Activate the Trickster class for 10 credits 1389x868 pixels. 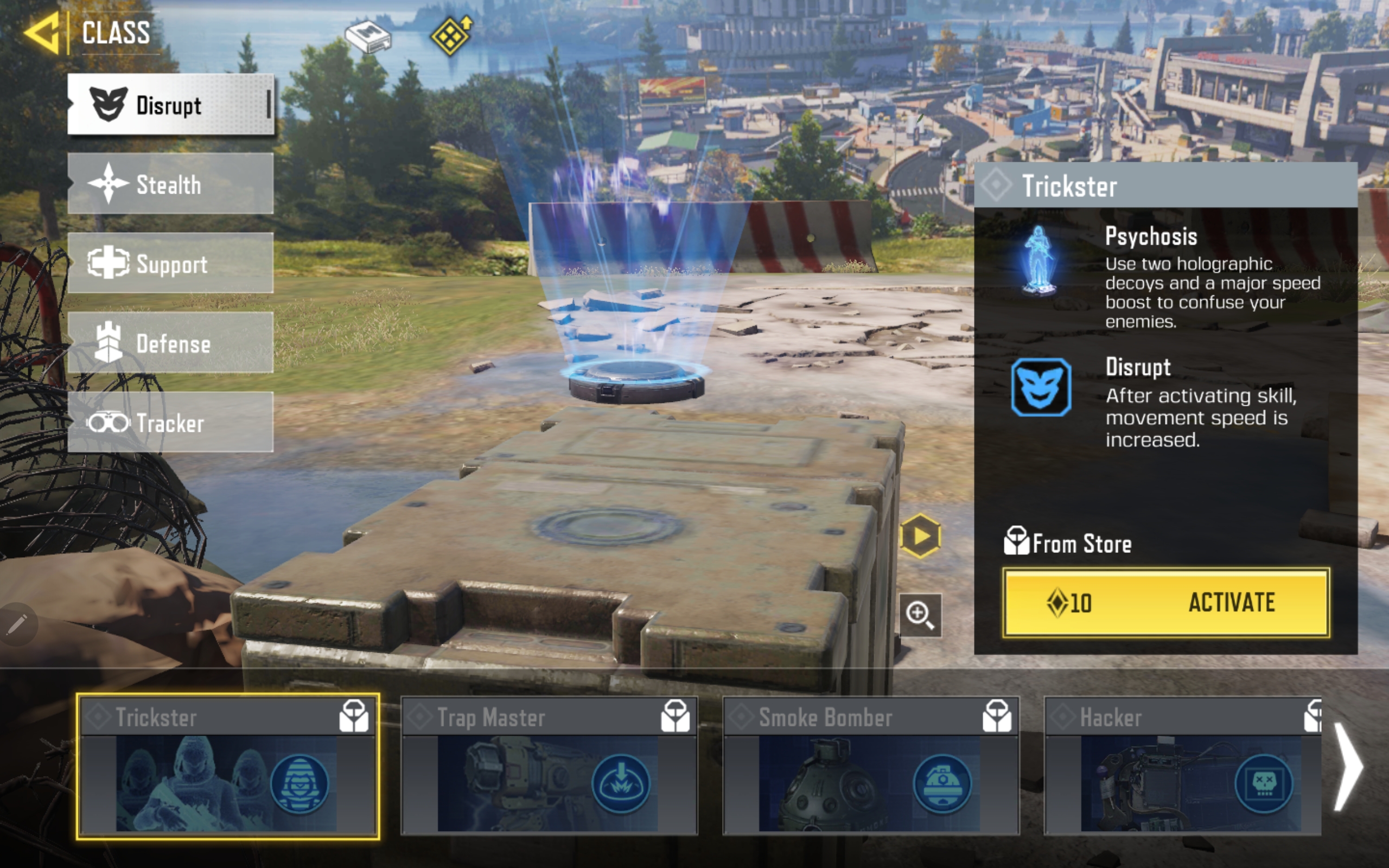pos(1165,602)
